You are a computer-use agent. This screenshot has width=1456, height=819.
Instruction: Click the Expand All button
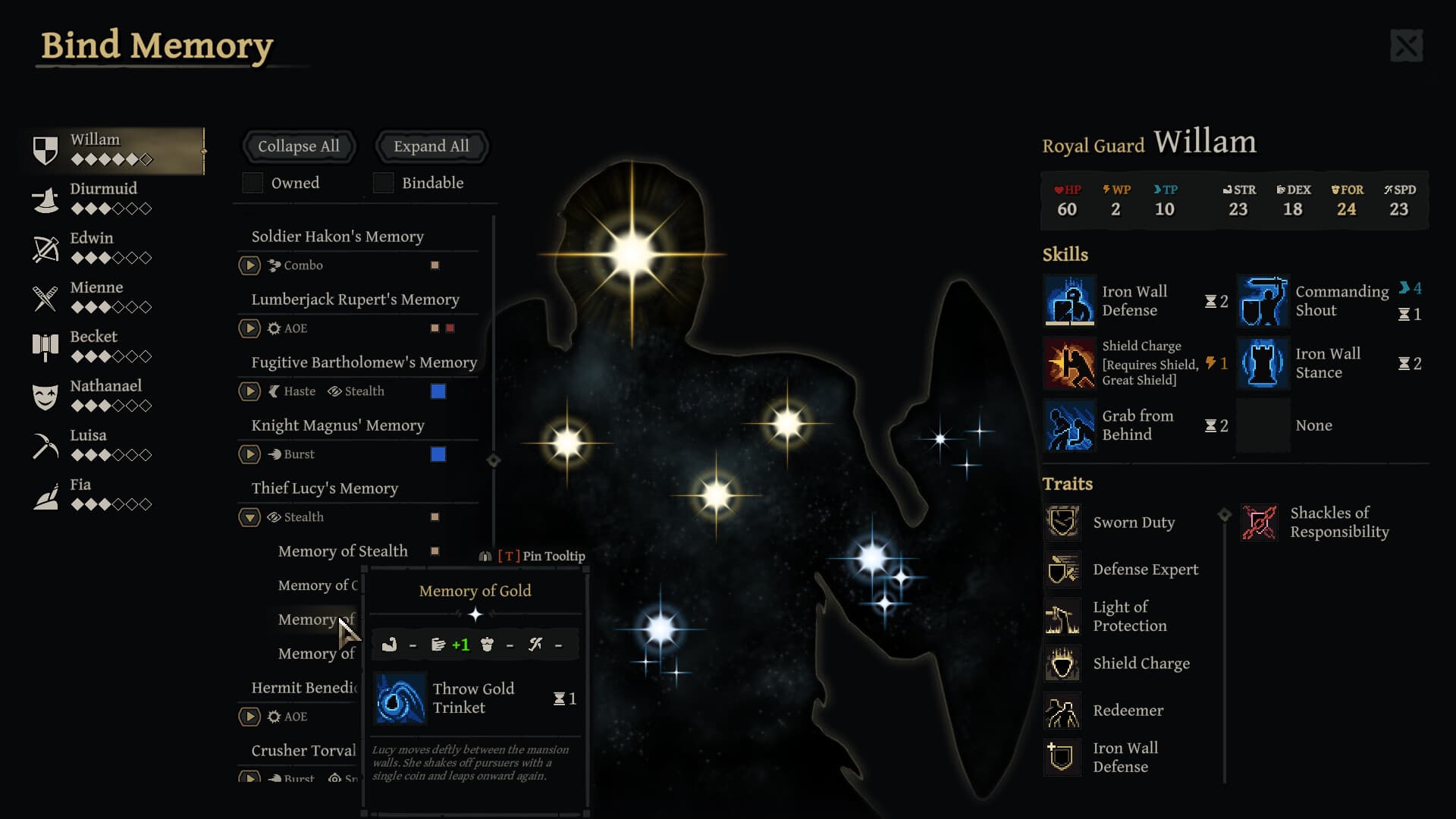431,146
